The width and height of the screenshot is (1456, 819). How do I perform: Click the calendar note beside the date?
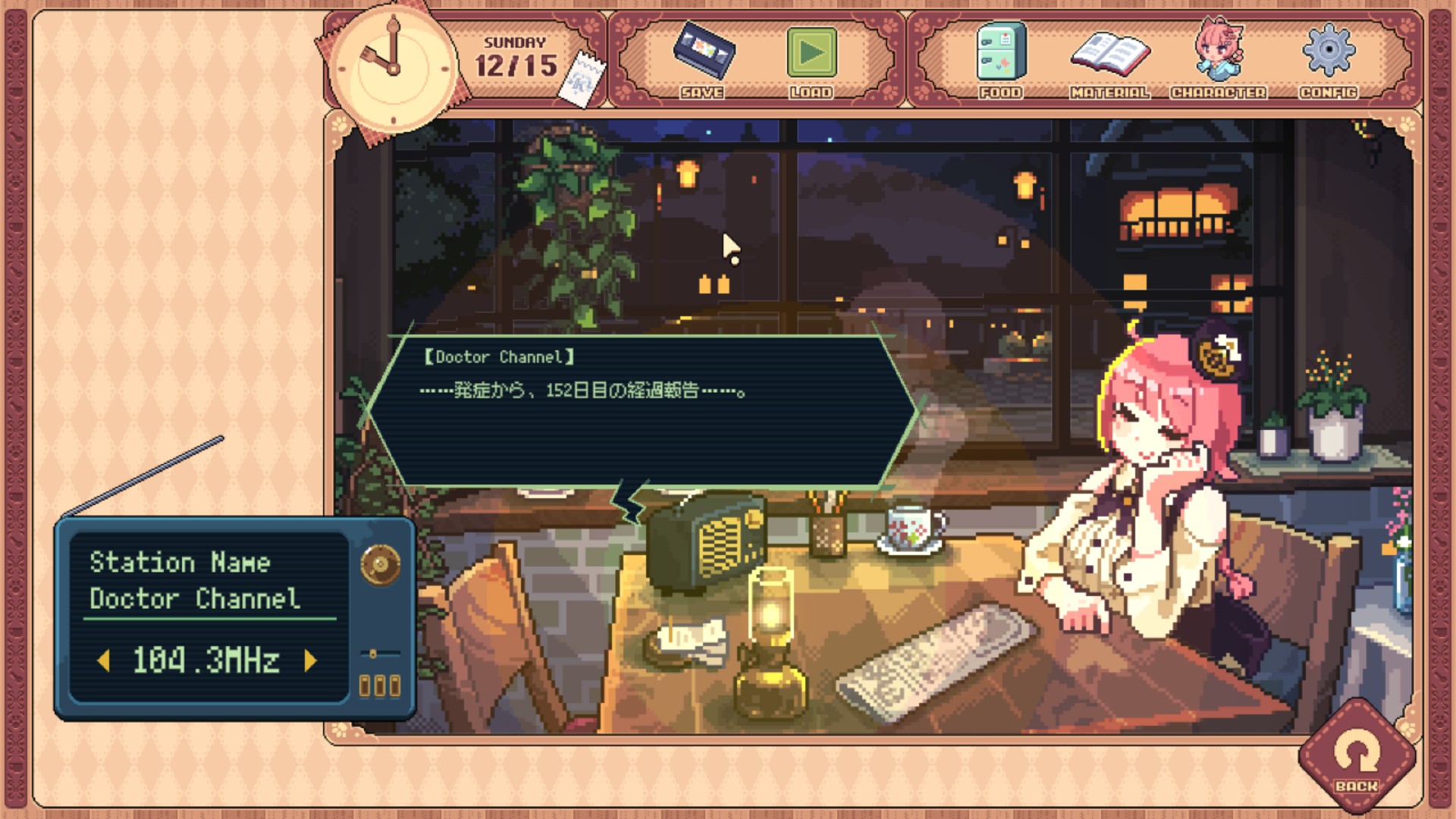coord(582,79)
